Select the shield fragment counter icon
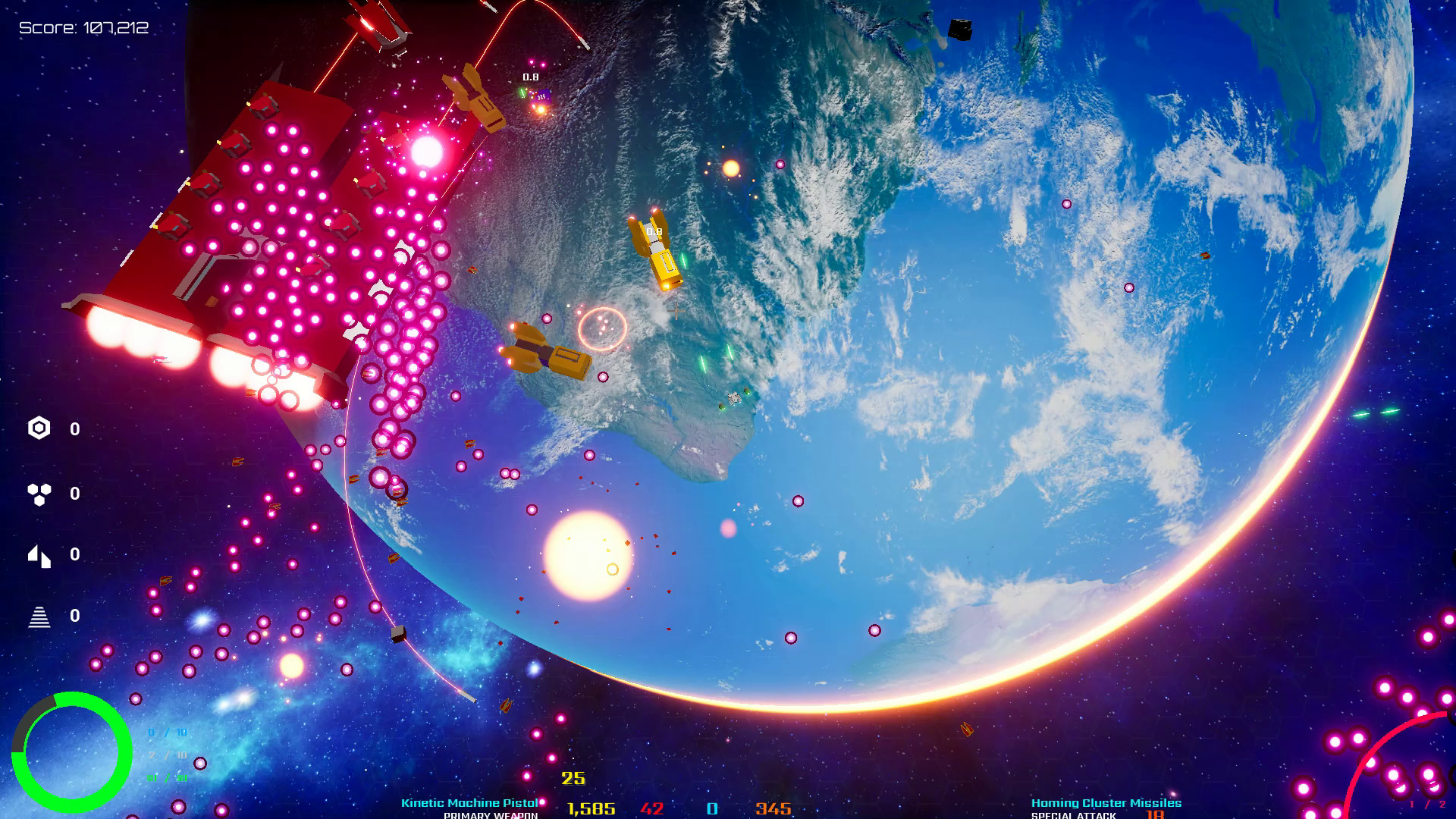 (x=38, y=556)
